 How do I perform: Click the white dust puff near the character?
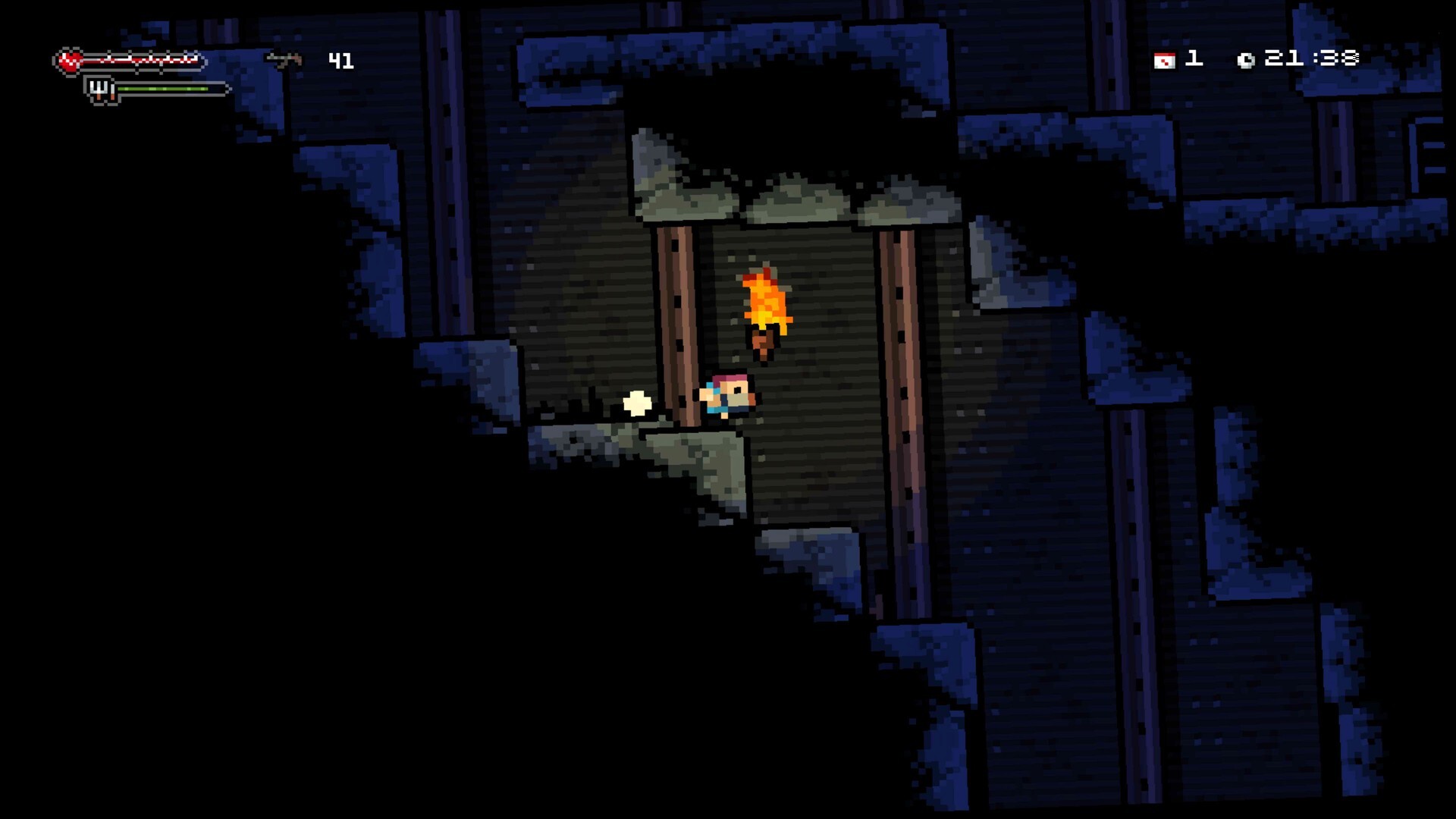pyautogui.click(x=635, y=403)
